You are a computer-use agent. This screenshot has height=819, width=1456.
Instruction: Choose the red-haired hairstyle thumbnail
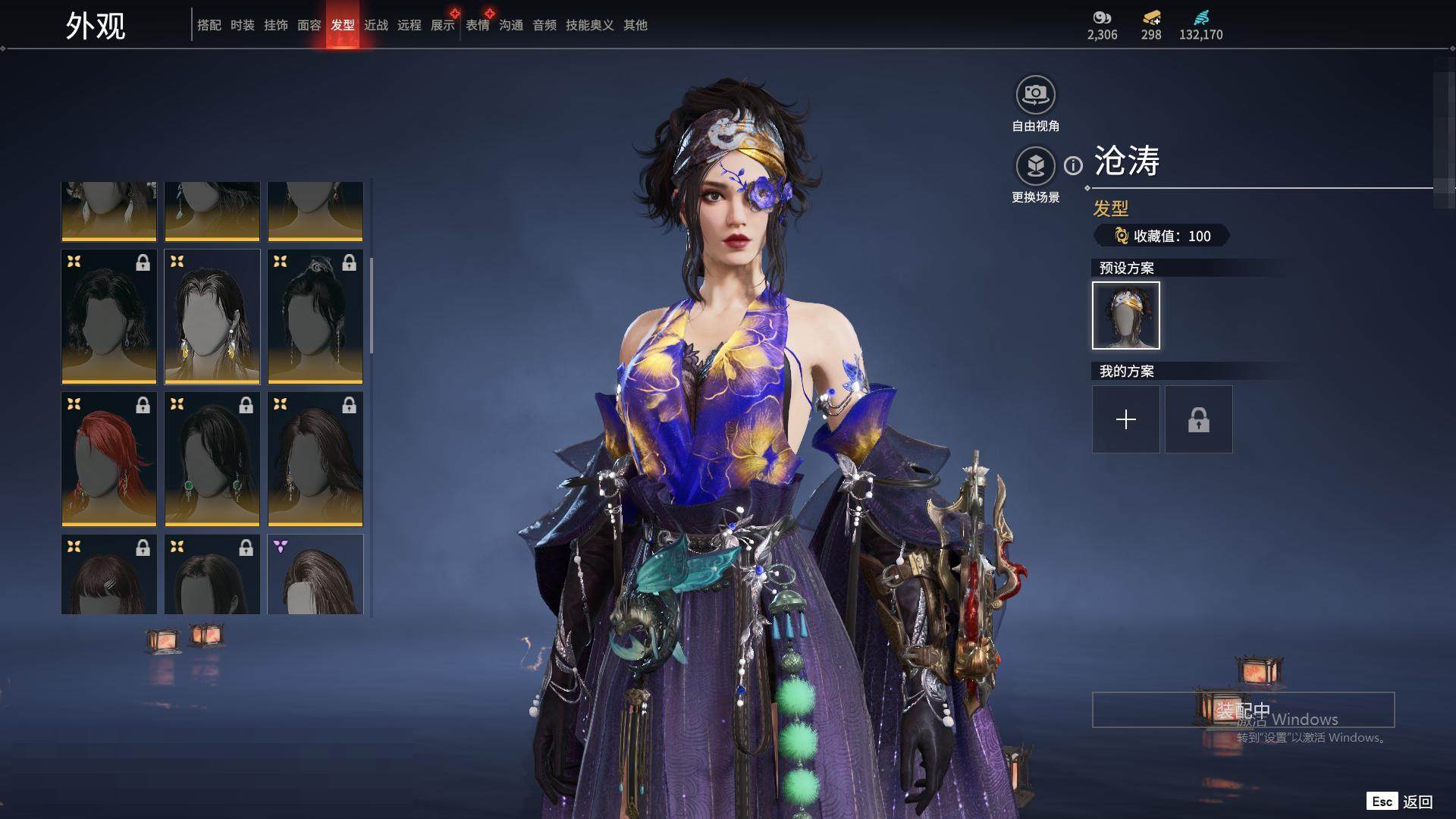(x=109, y=459)
